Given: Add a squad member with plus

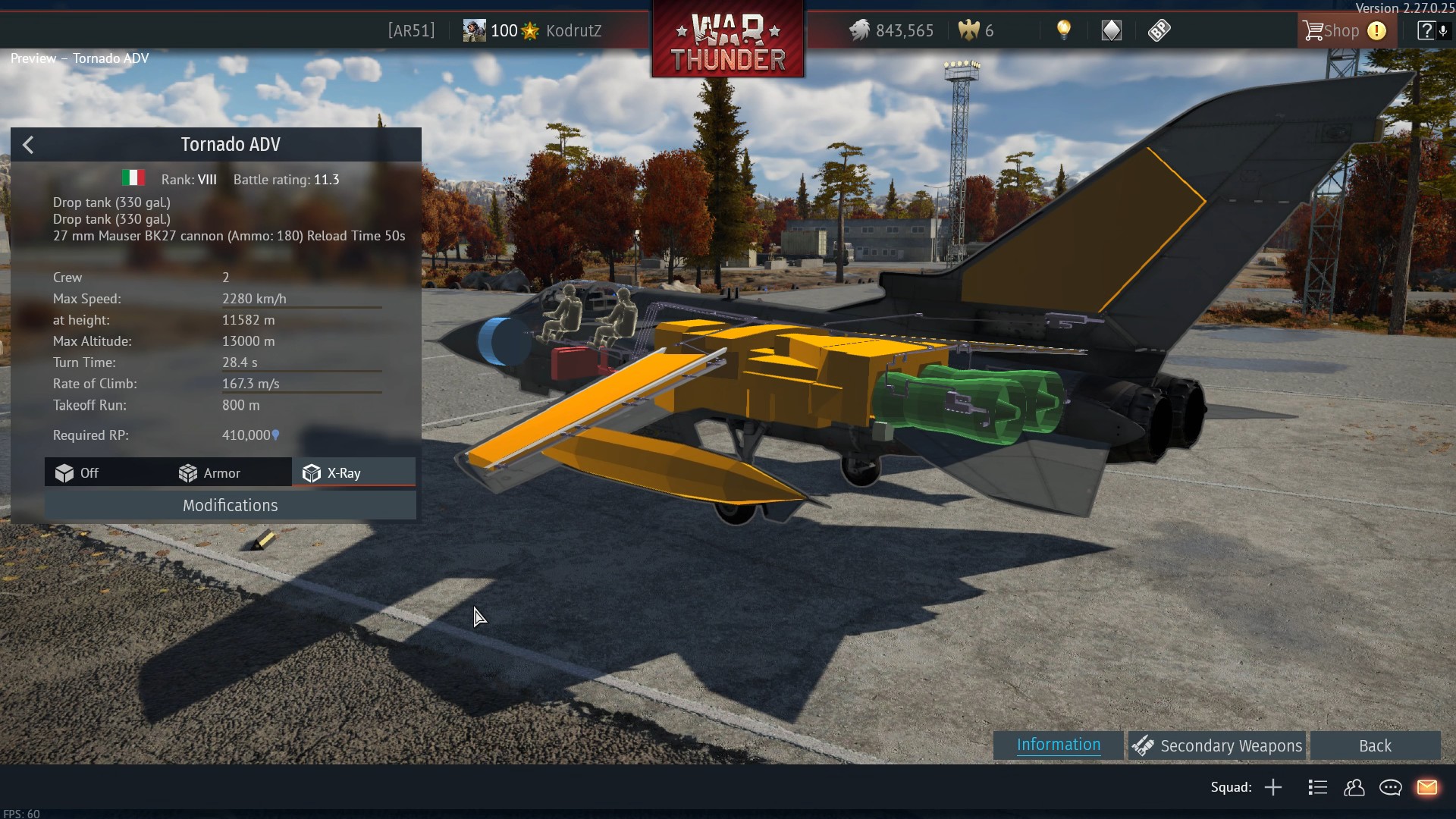Looking at the screenshot, I should tap(1273, 788).
